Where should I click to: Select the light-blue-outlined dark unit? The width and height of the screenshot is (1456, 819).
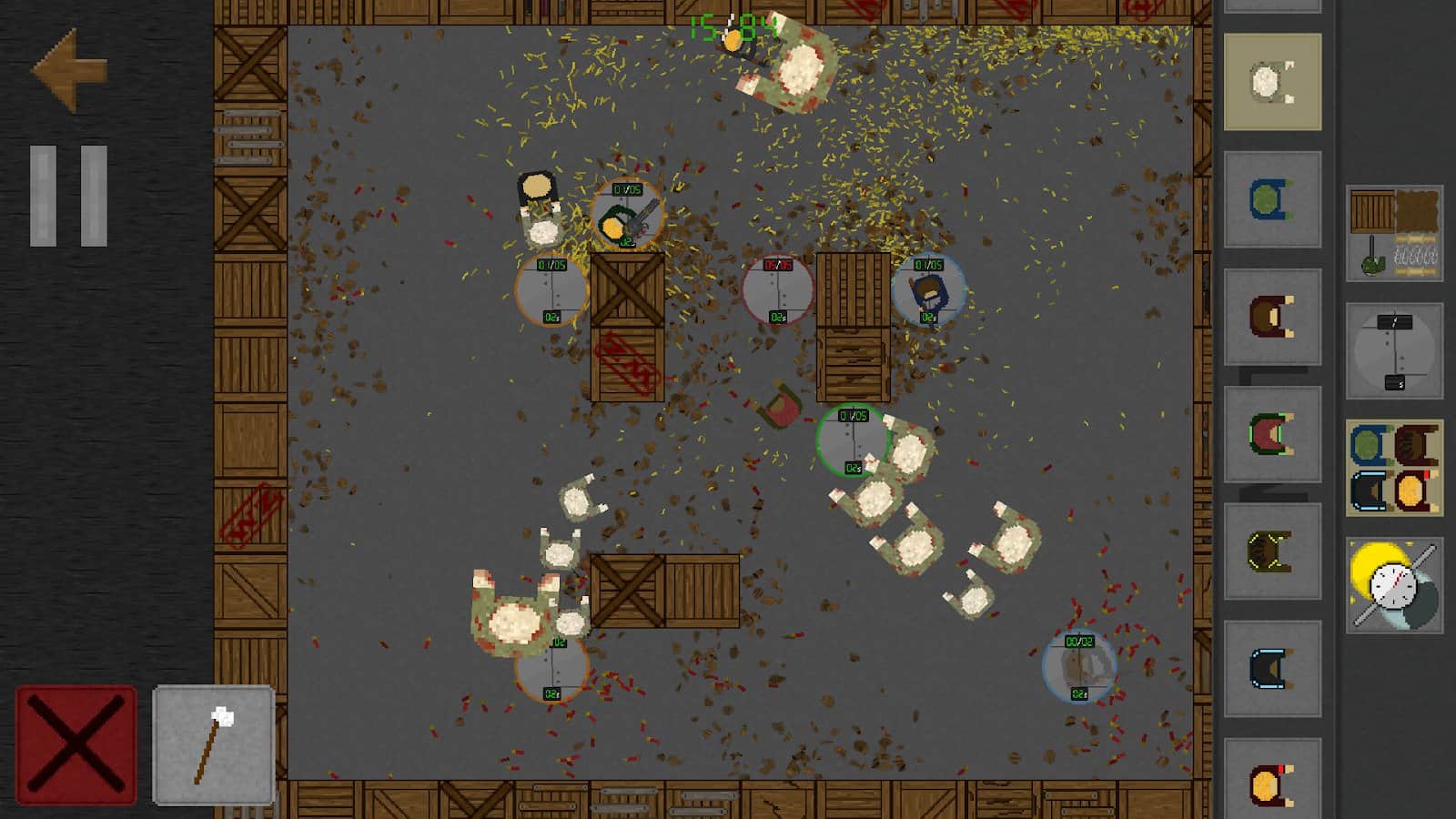click(x=1272, y=669)
